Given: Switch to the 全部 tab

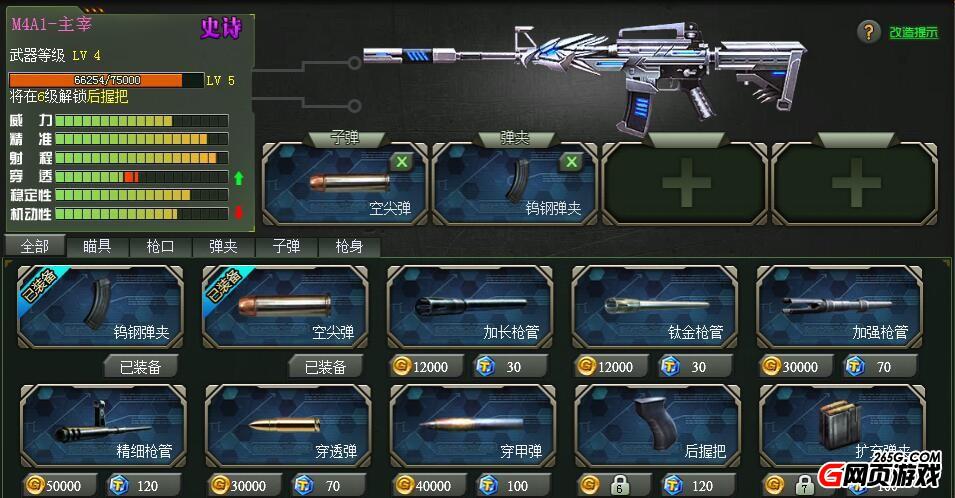Looking at the screenshot, I should click(34, 246).
